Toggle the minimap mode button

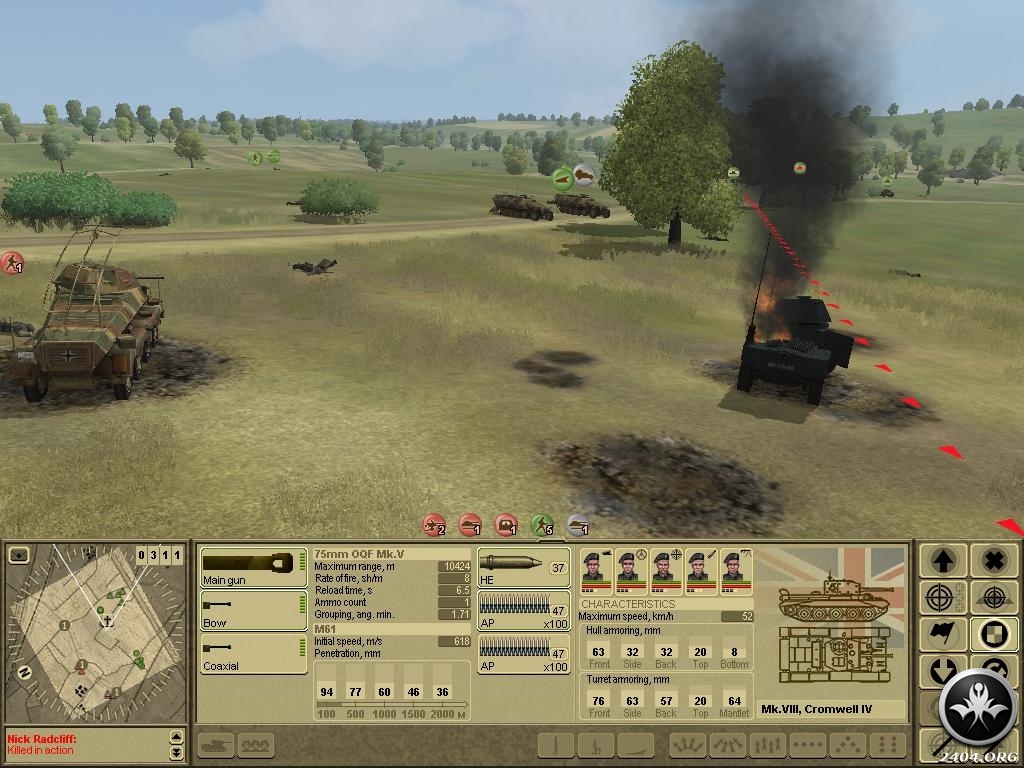[19, 555]
